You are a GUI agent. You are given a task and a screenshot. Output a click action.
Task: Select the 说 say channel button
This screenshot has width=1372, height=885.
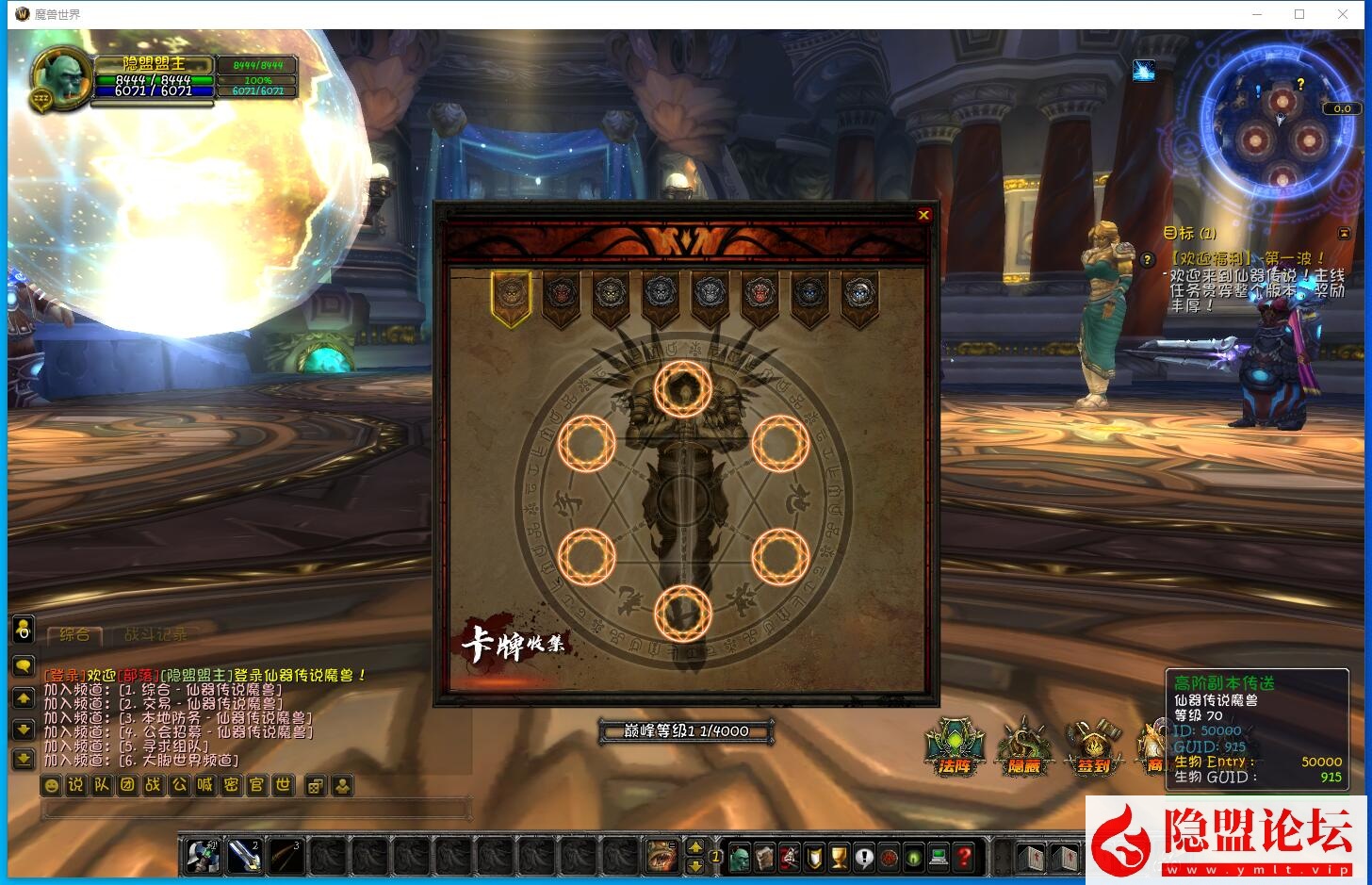(76, 785)
